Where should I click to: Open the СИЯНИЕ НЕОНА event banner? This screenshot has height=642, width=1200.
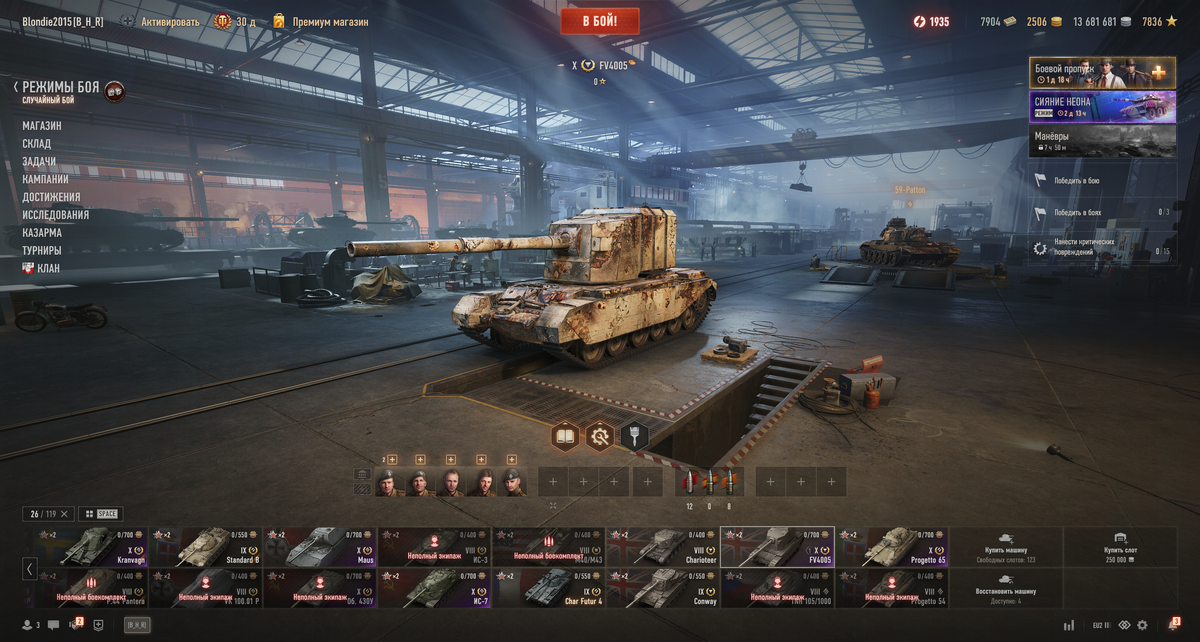[x=1102, y=106]
